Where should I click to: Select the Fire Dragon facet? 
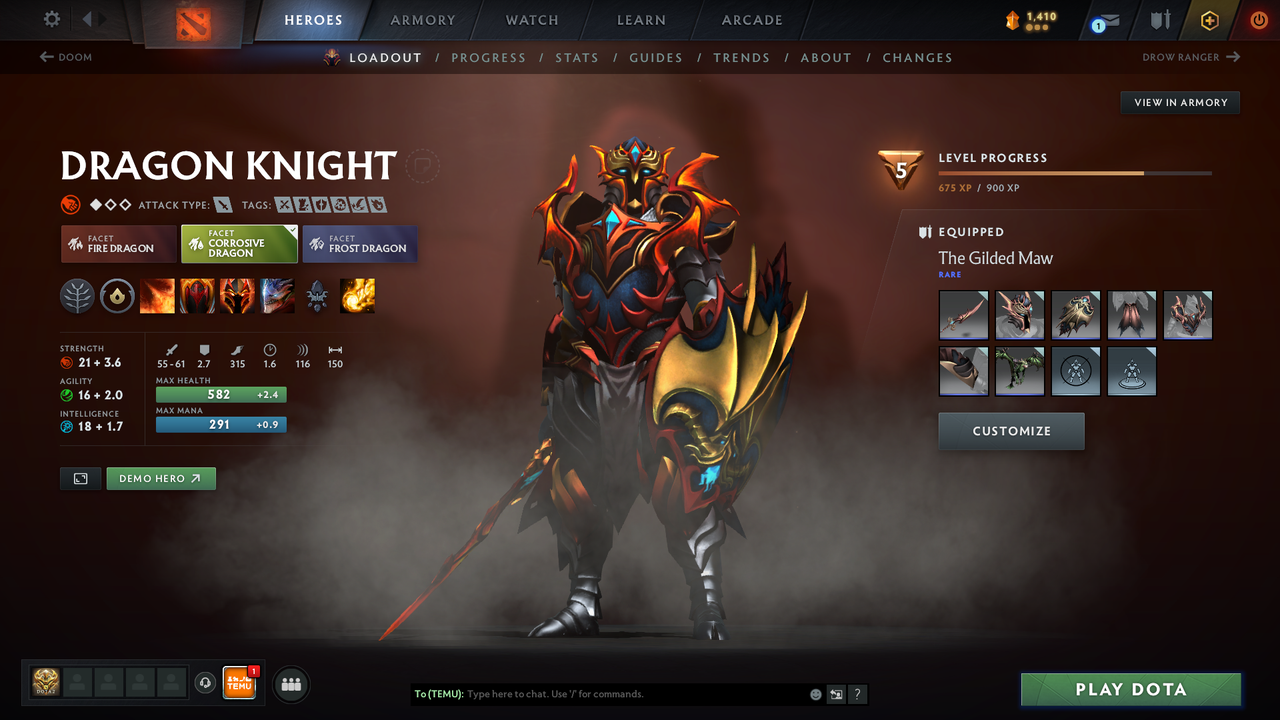pyautogui.click(x=118, y=244)
